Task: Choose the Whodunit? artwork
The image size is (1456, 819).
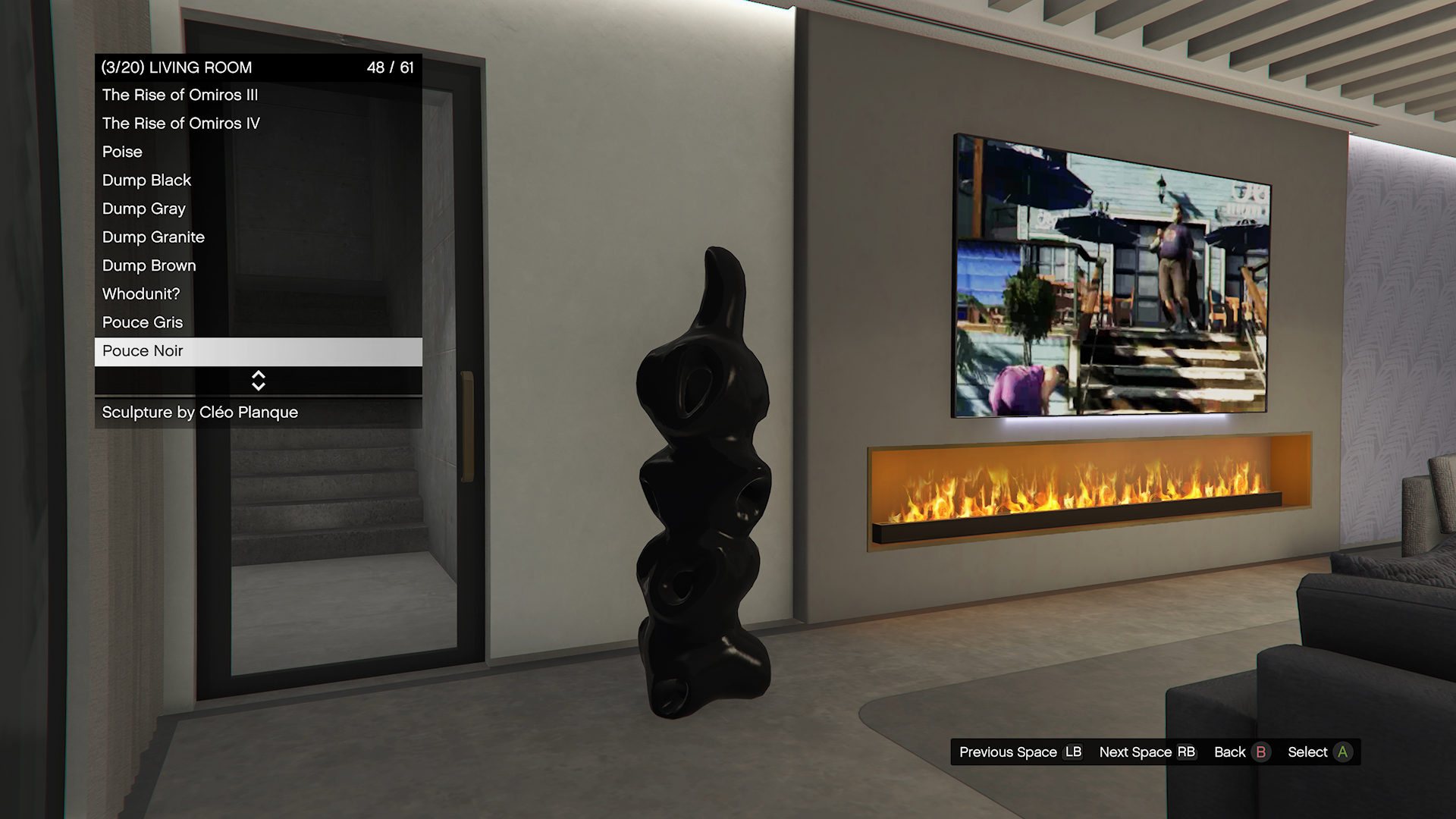Action: (x=141, y=294)
